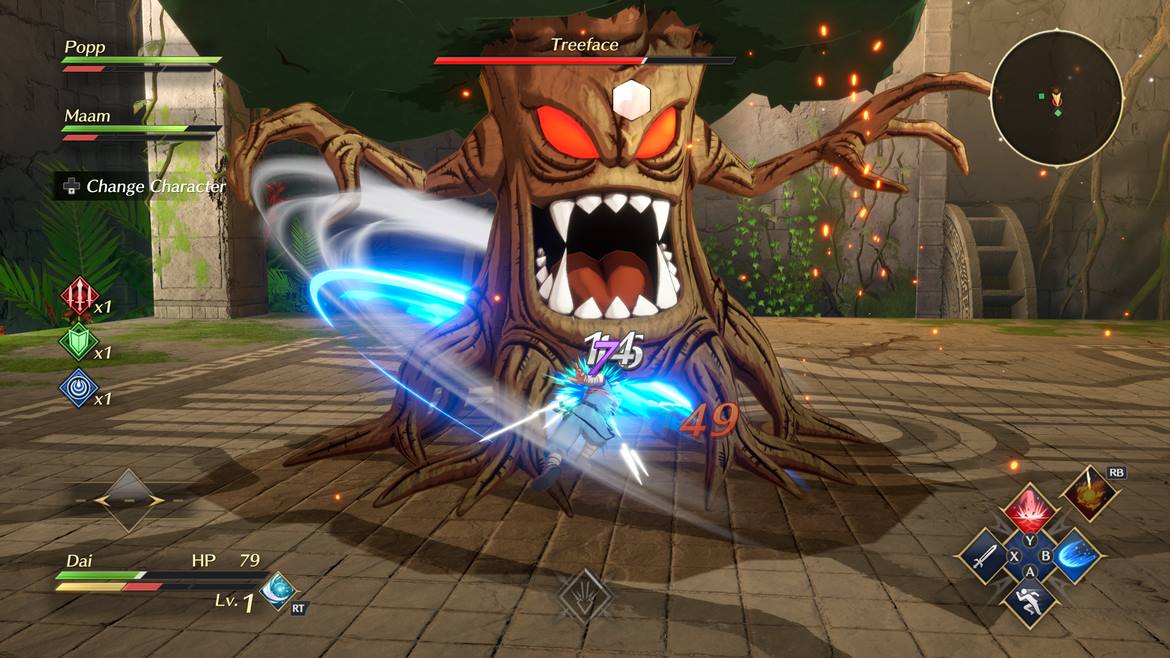Click the Change Character option
This screenshot has height=658, width=1170.
[141, 186]
